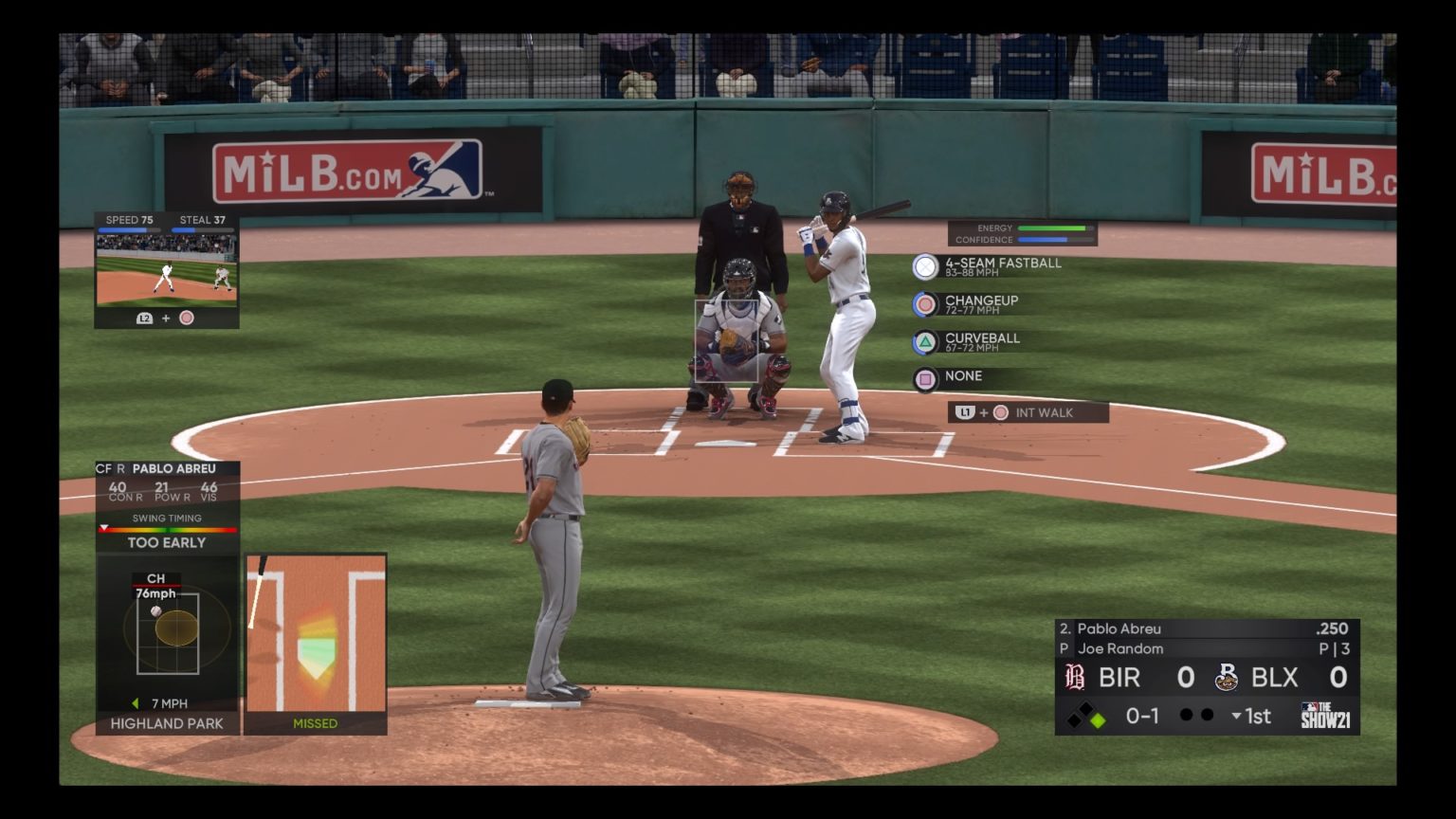Image resolution: width=1456 pixels, height=819 pixels.
Task: Select the NONE pitch slot
Action: 962,378
